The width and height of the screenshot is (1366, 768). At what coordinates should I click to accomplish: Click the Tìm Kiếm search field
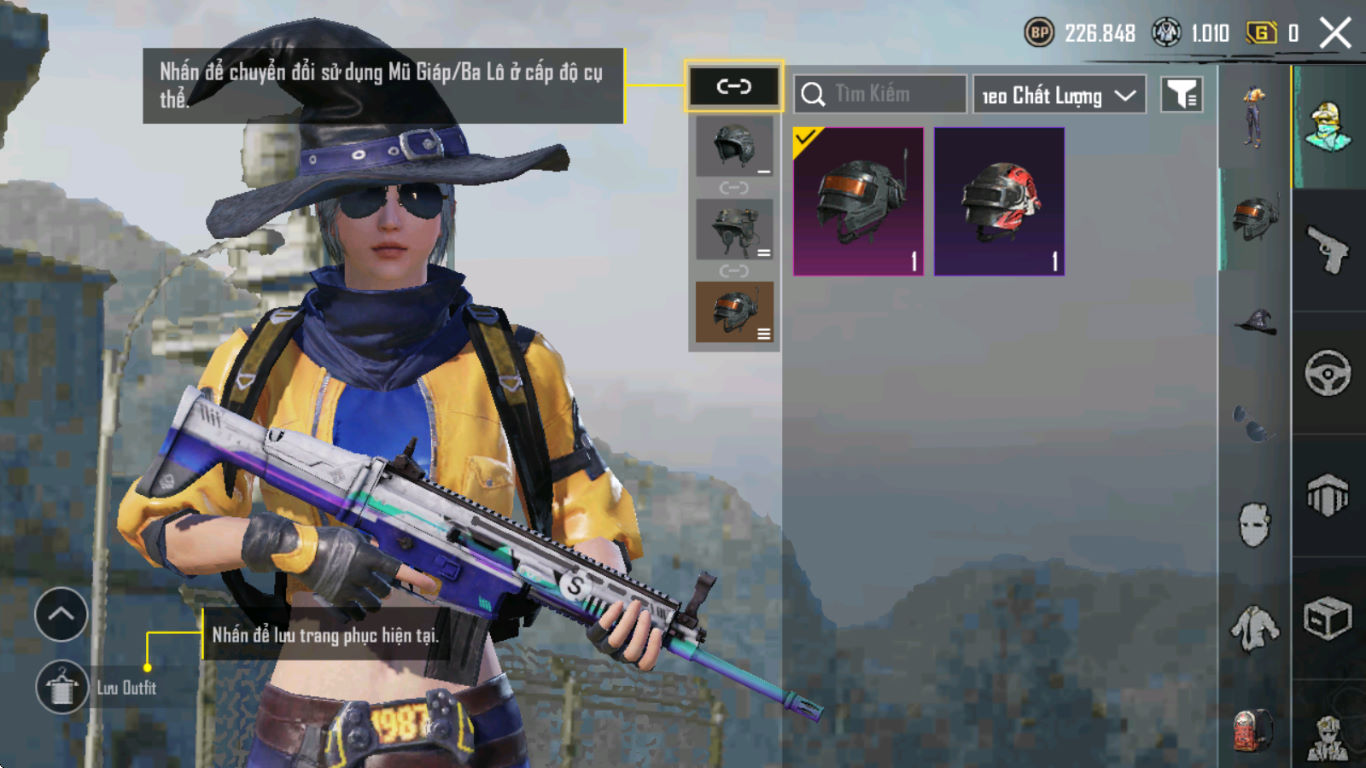tap(880, 94)
